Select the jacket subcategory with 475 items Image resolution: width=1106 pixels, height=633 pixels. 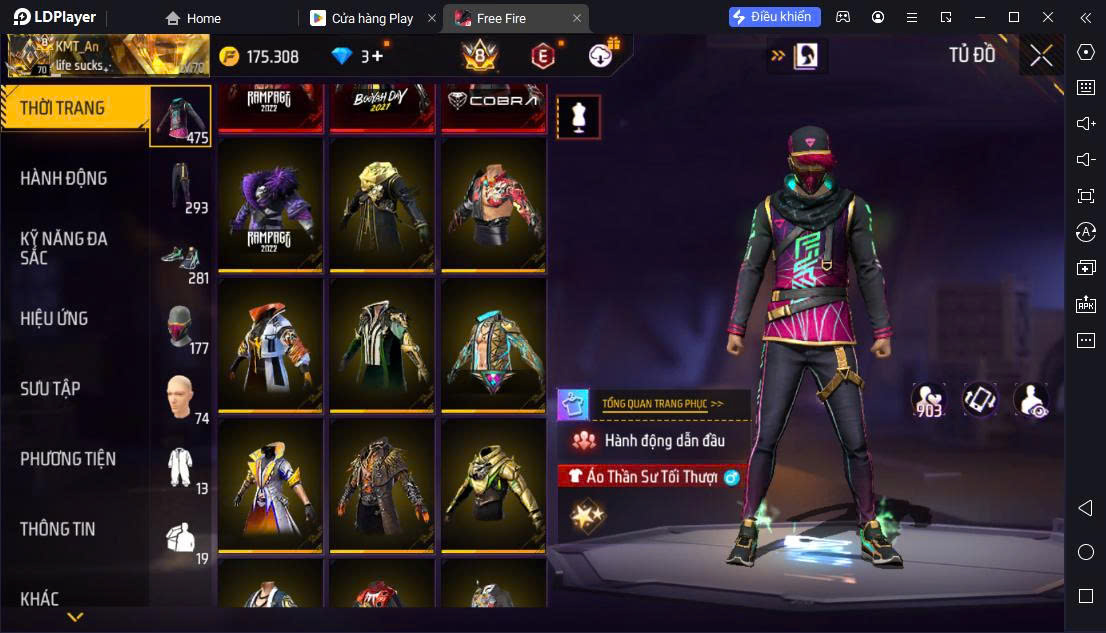click(x=180, y=116)
